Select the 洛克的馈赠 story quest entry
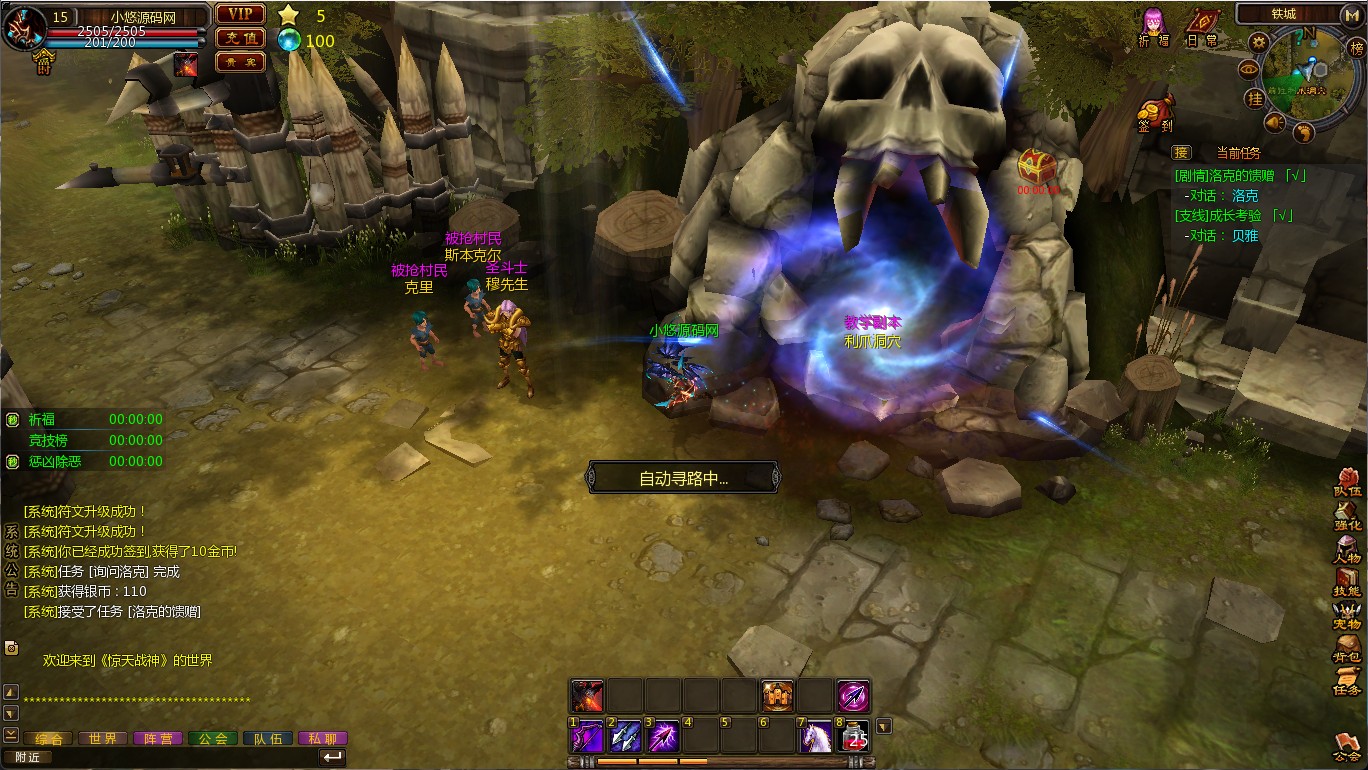Viewport: 1368px width, 770px height. coord(1240,175)
